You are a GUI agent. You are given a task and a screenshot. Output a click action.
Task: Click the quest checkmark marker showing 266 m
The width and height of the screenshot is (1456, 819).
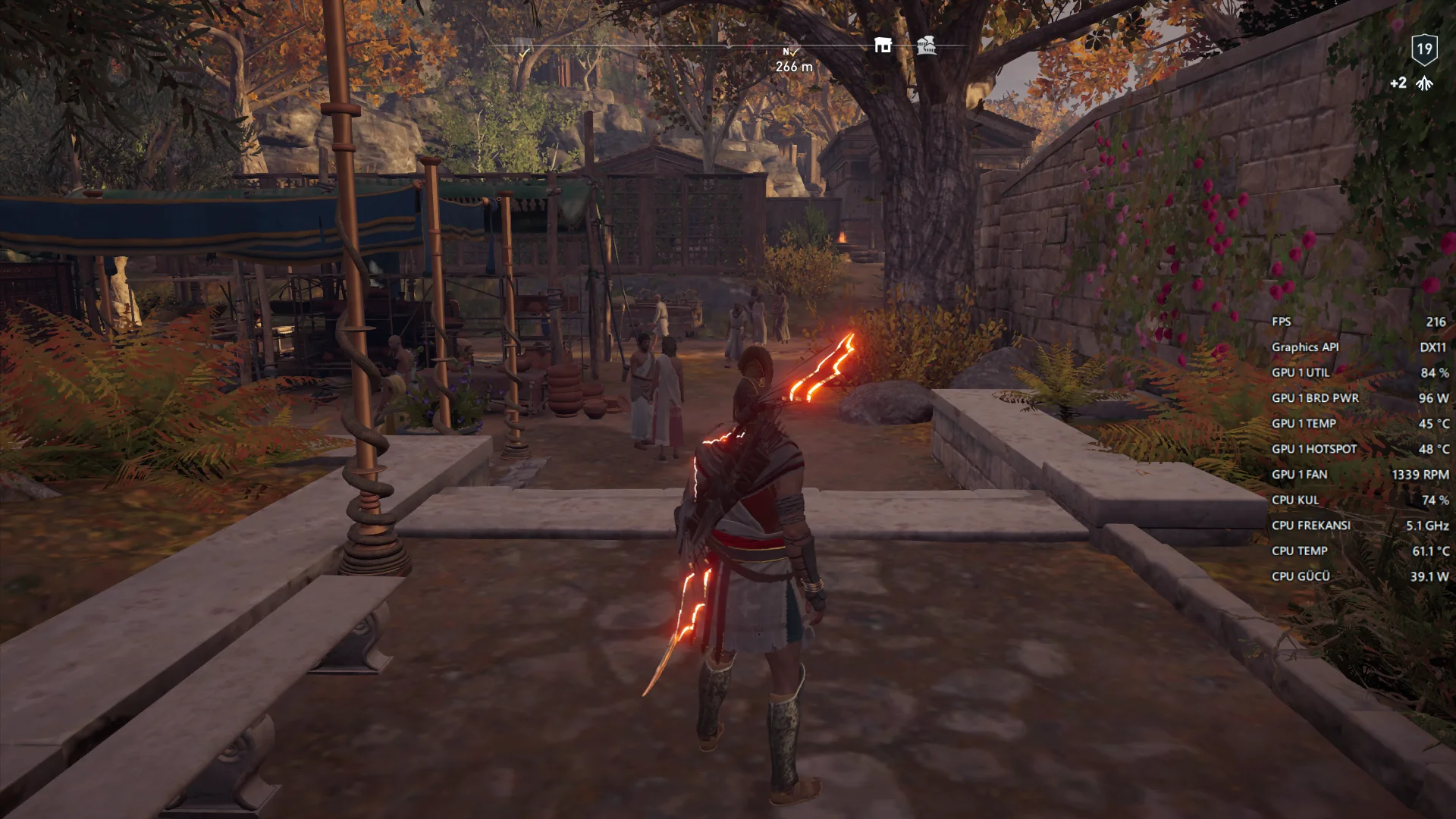point(793,52)
